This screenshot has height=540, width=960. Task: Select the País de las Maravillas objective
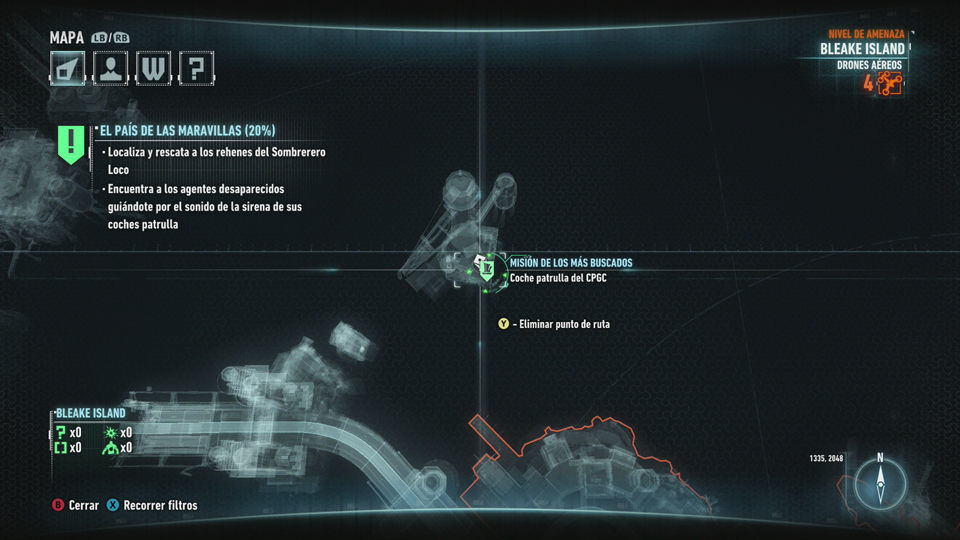click(x=187, y=131)
